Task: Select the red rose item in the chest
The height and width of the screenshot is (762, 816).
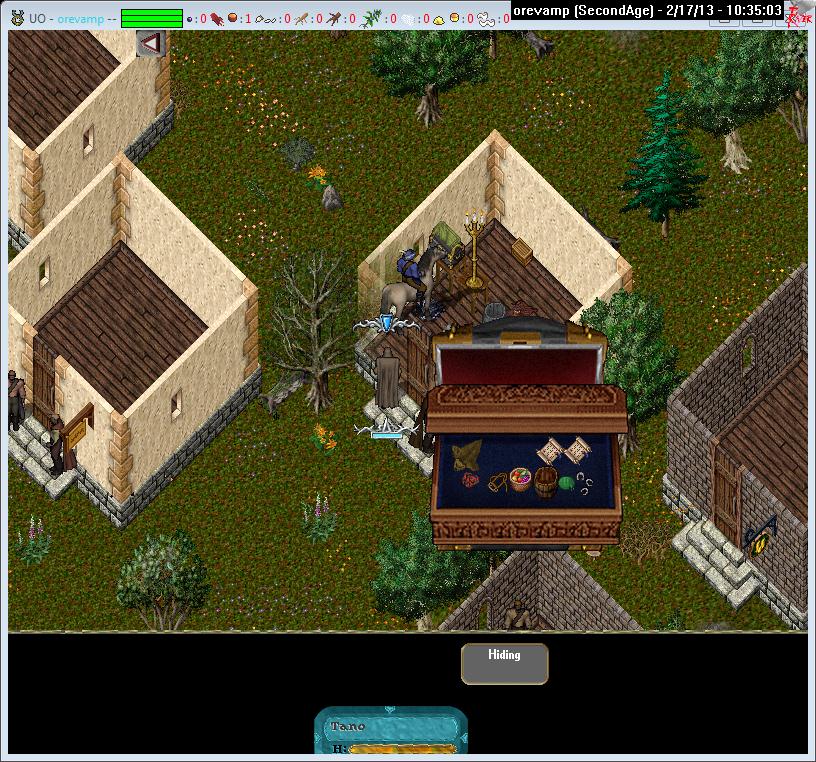Action: point(471,480)
